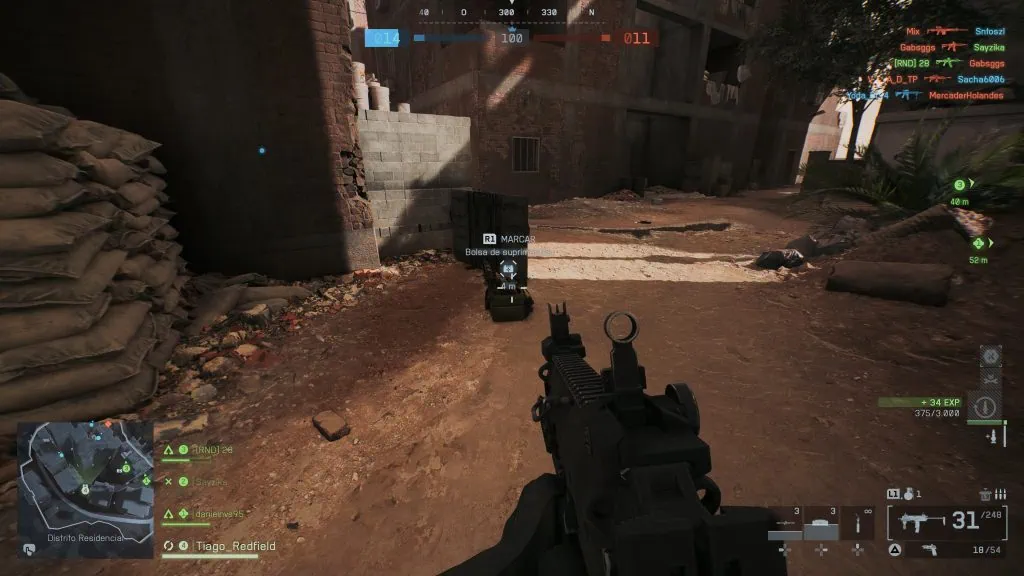Select the throwing knife gadget slot
The height and width of the screenshot is (576, 1024).
click(857, 522)
